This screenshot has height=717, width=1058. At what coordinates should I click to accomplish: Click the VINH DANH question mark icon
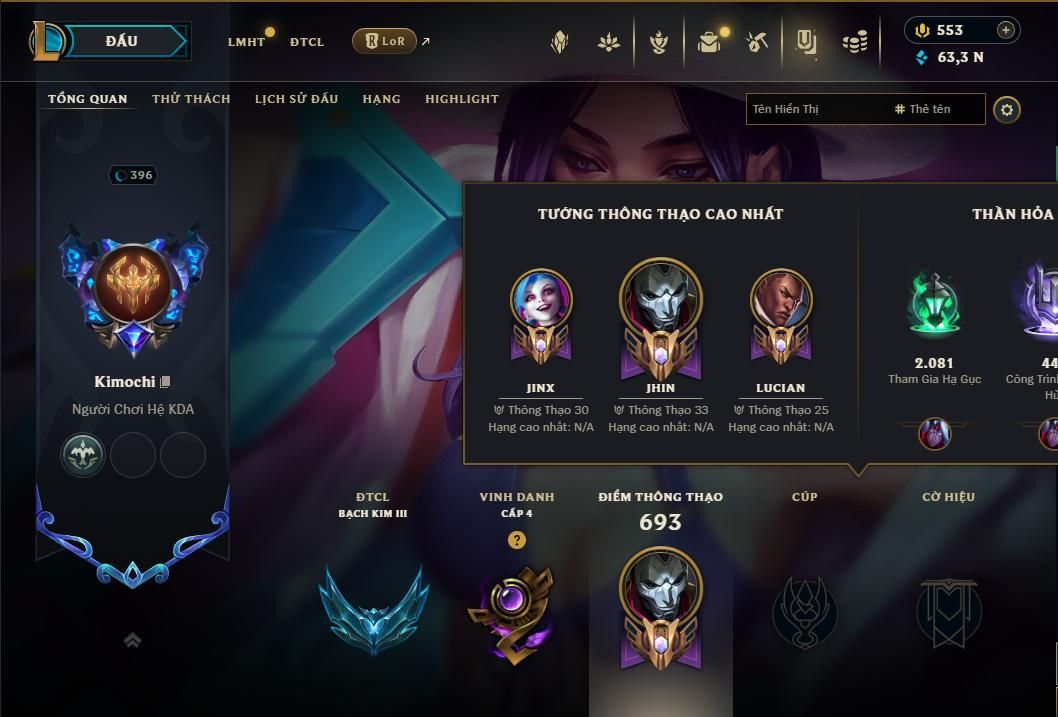(x=516, y=540)
